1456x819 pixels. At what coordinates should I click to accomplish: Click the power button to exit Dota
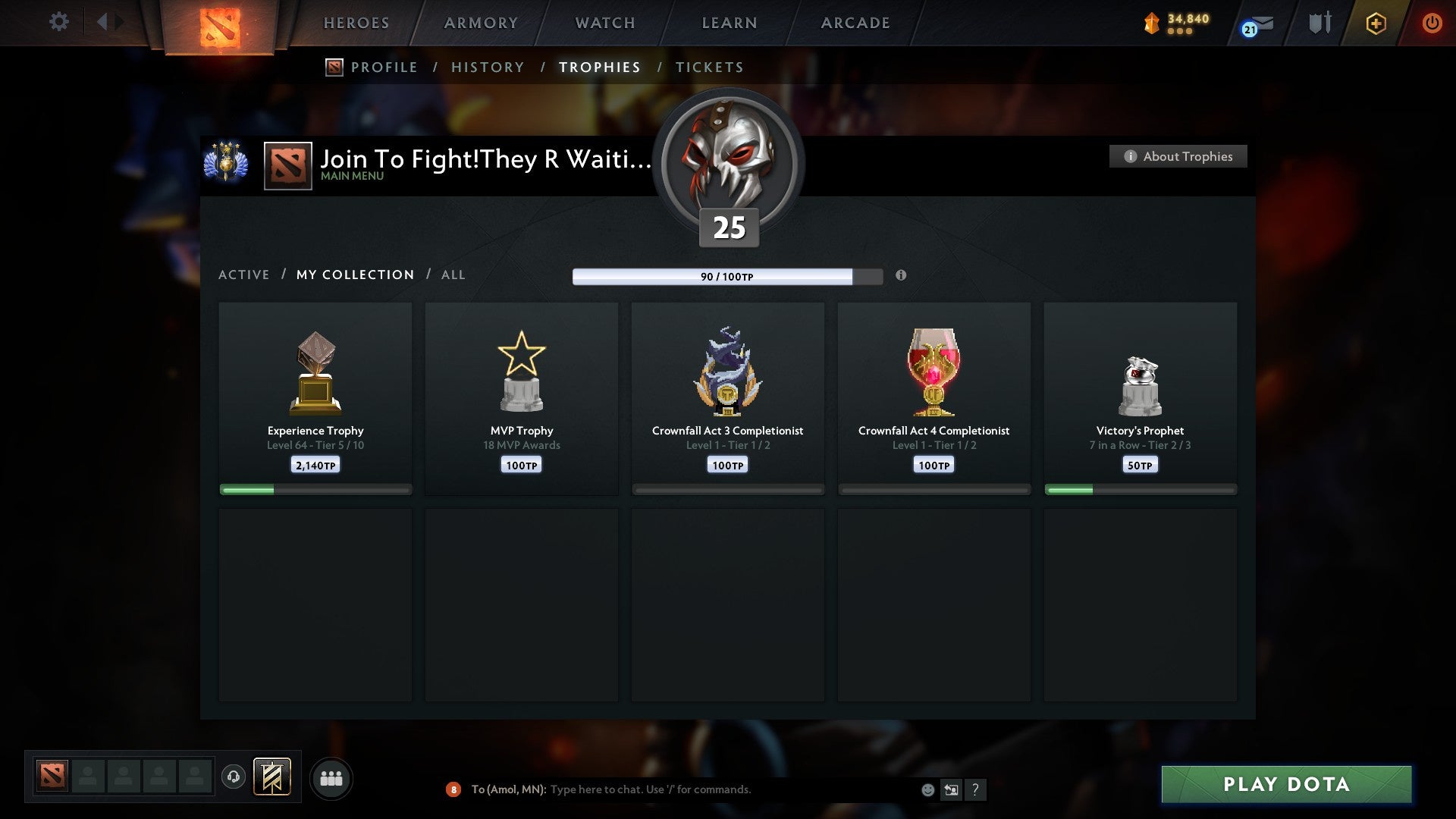[x=1432, y=23]
